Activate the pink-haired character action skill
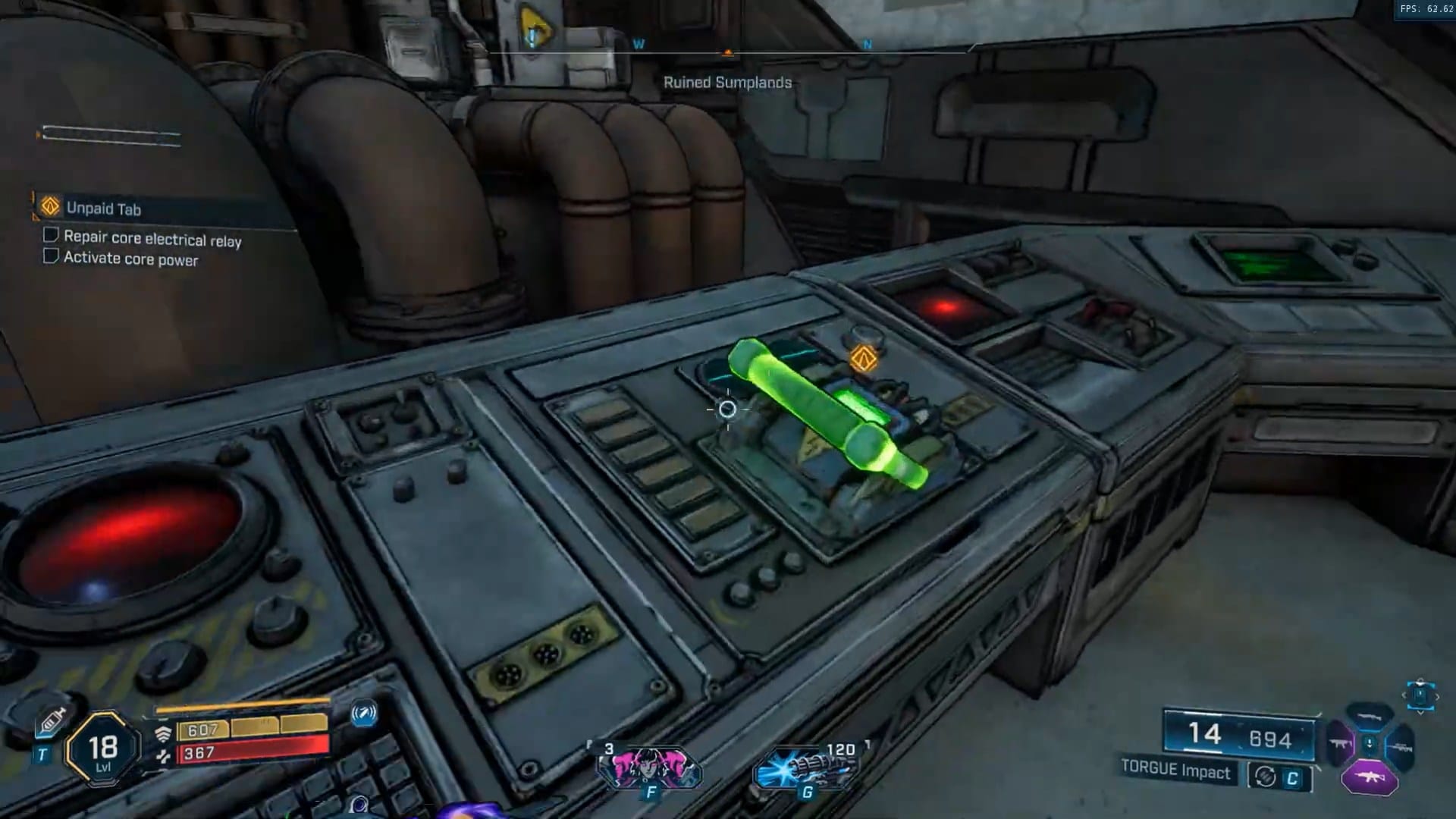Screen dimensions: 1456x819 point(649,767)
